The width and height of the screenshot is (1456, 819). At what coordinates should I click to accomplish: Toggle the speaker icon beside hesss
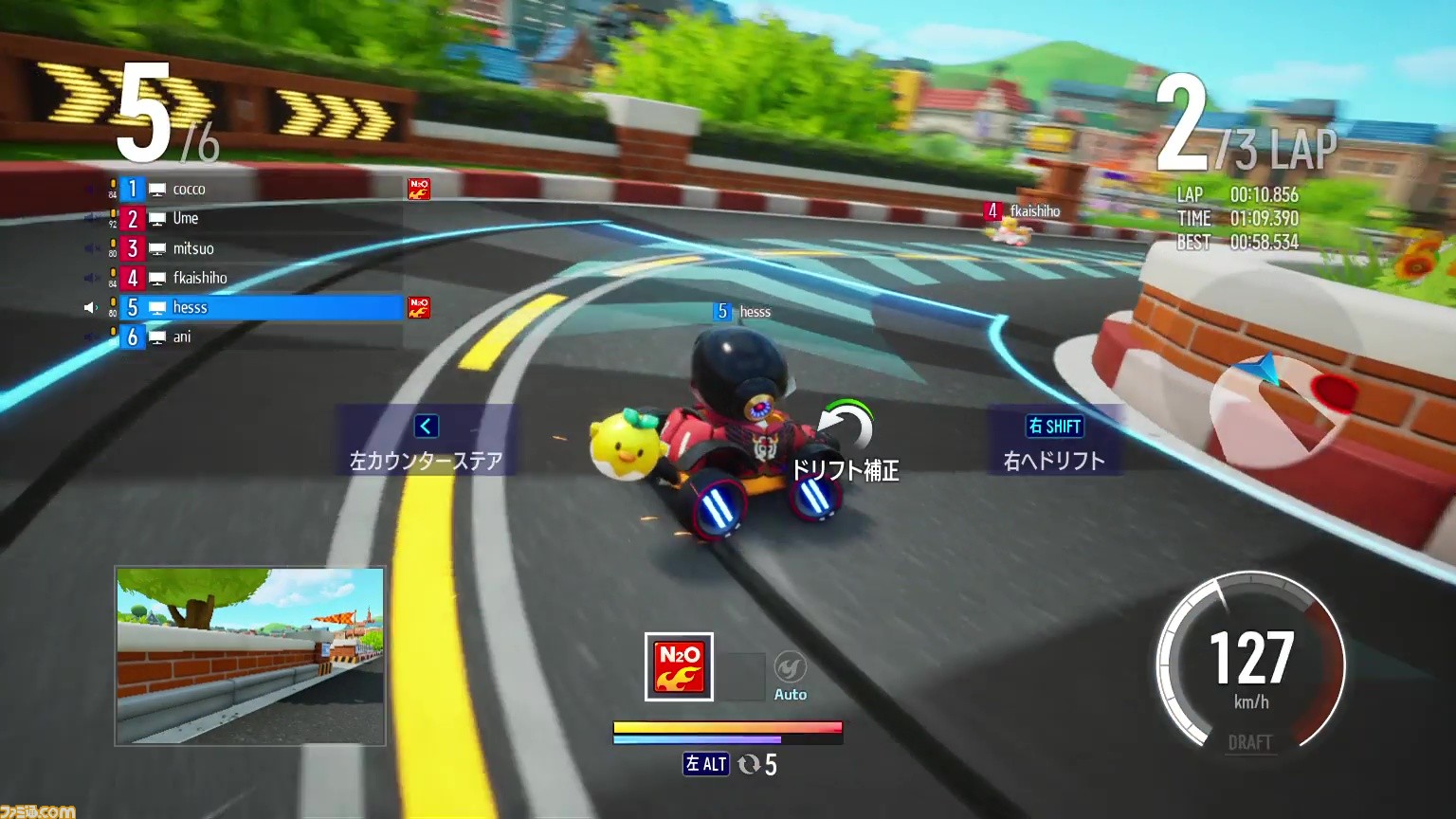click(x=91, y=307)
